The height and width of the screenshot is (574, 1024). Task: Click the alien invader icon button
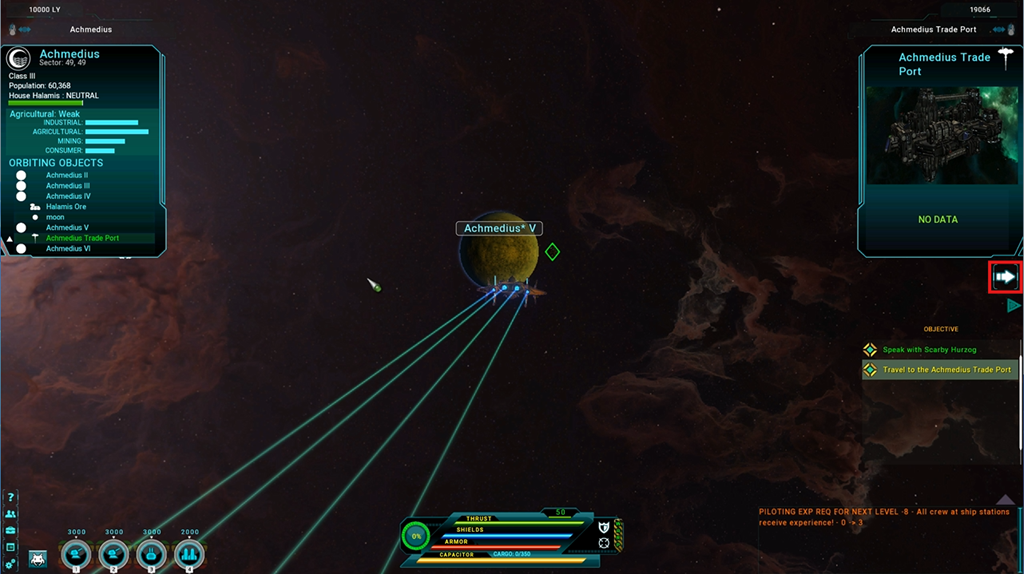click(x=38, y=559)
